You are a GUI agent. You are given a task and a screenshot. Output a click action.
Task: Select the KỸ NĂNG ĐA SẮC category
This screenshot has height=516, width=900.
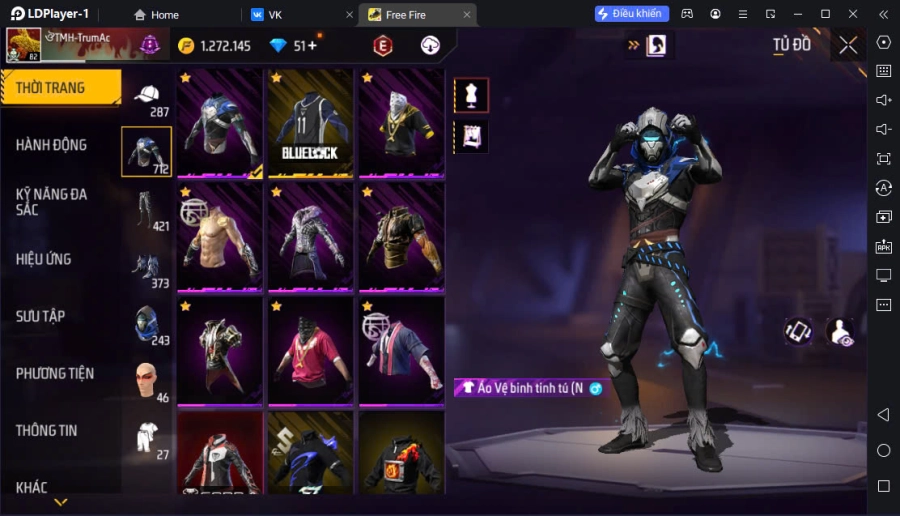click(52, 201)
